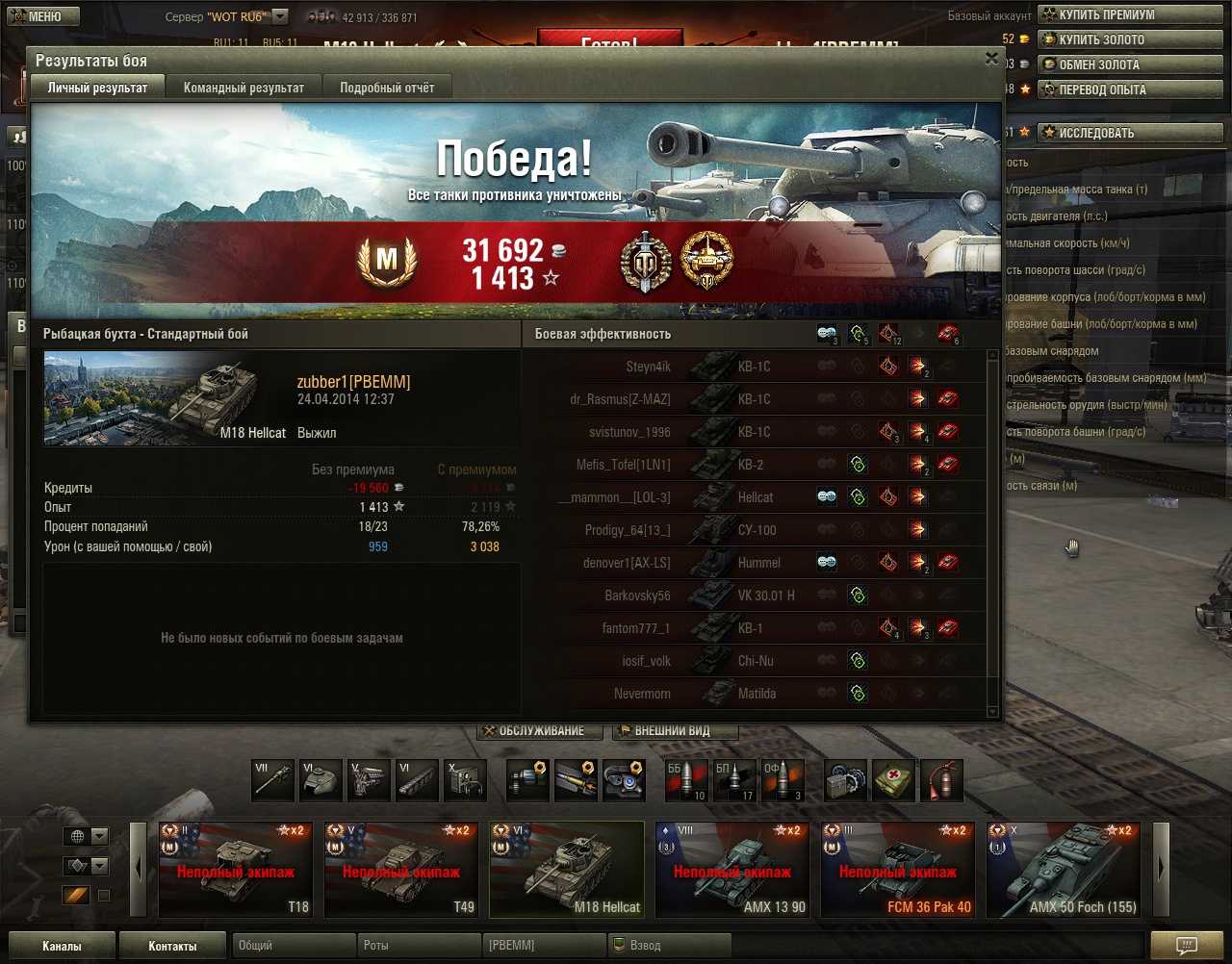Screen dimensions: 1232x964
Task: Select the Личный результат tab
Action: pos(98,88)
